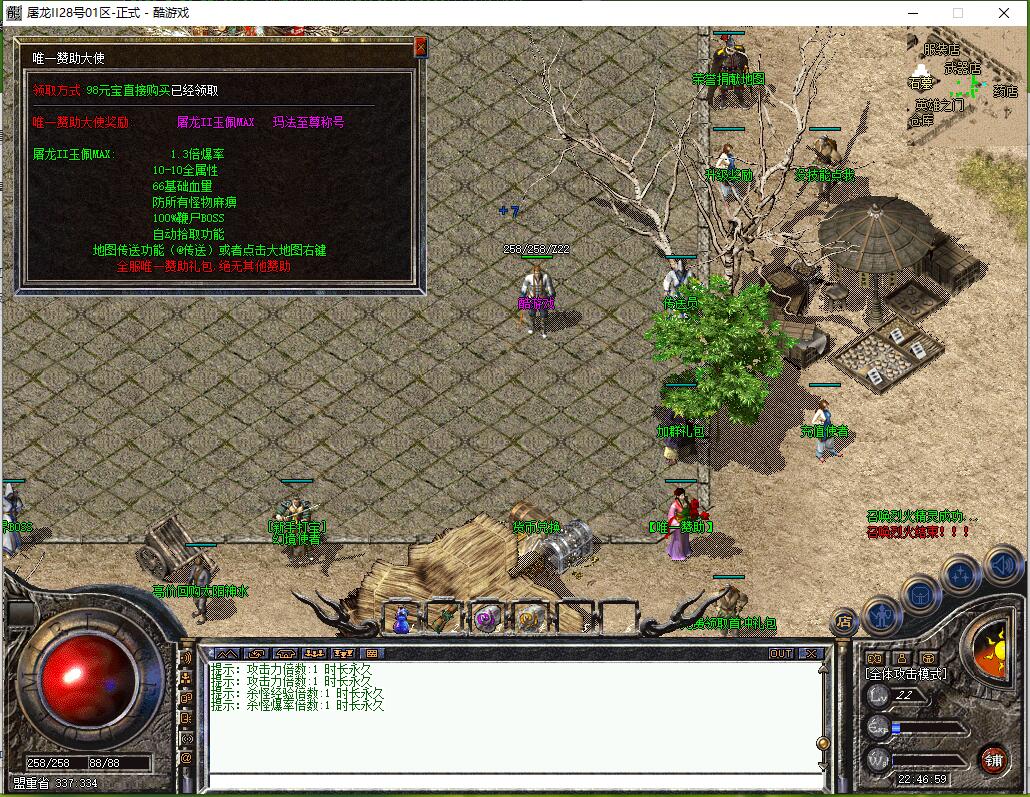
Task: Switch the 全体攻击模式 attack mode label
Action: pyautogui.click(x=906, y=674)
